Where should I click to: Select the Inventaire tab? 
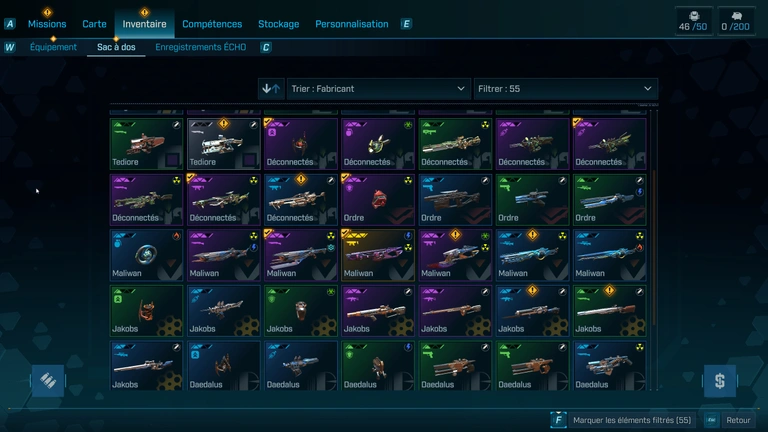[144, 24]
